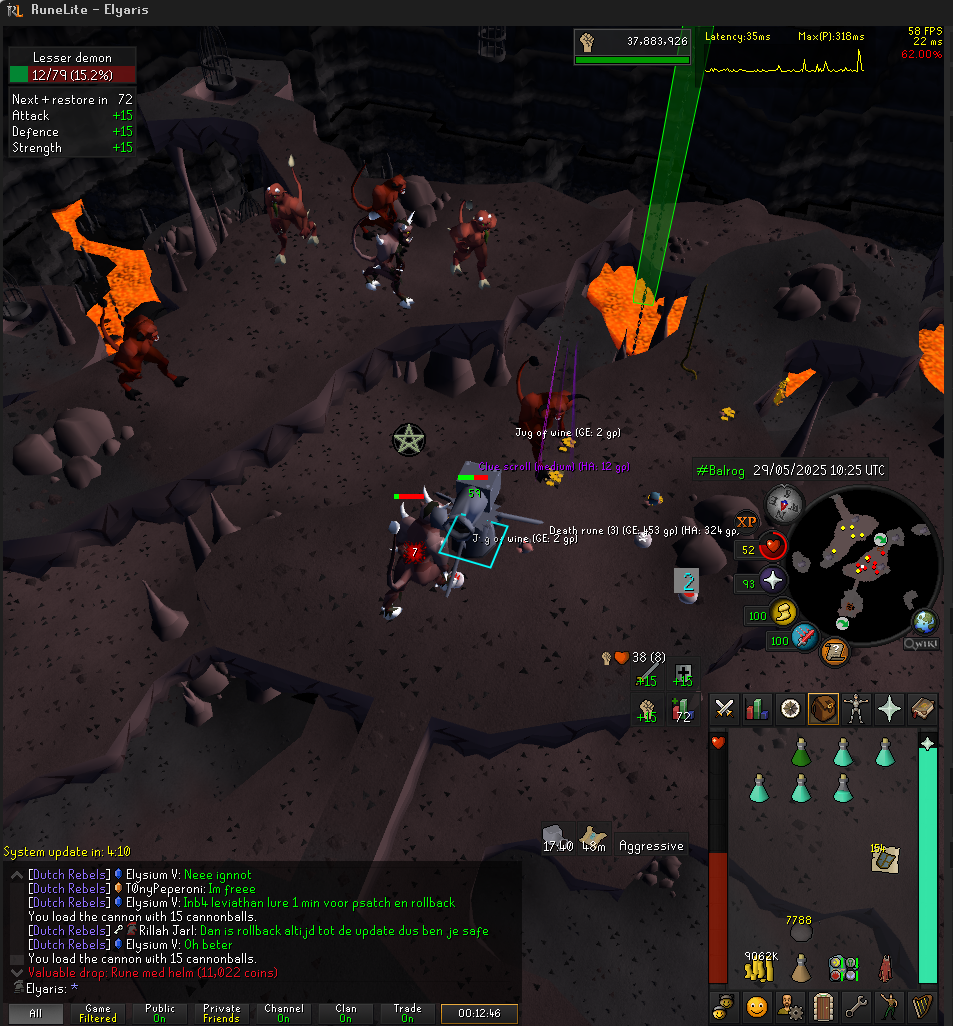Viewport: 953px width, 1026px height.
Task: Open the Spellbook tab
Action: 922,709
